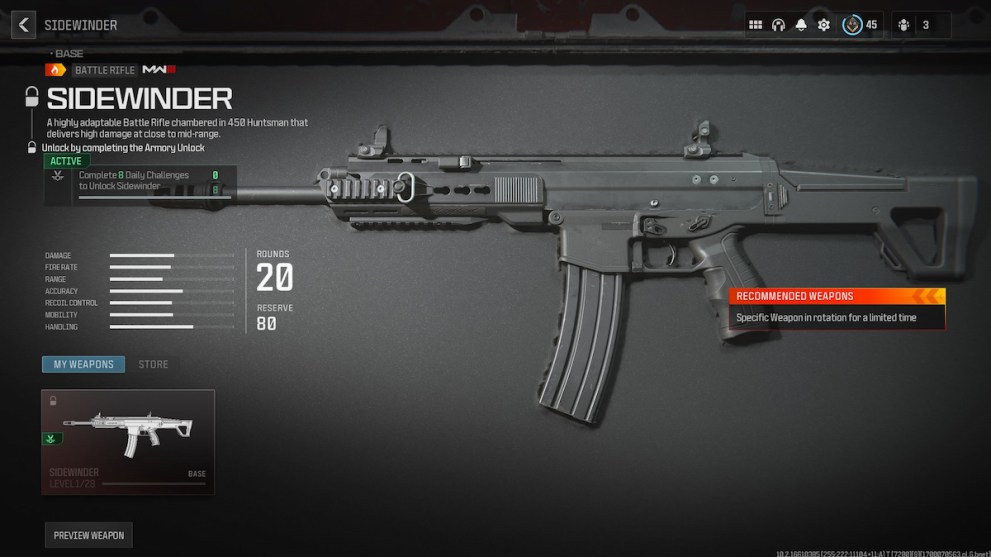Open the settings gear icon
This screenshot has width=991, height=557.
pos(824,25)
